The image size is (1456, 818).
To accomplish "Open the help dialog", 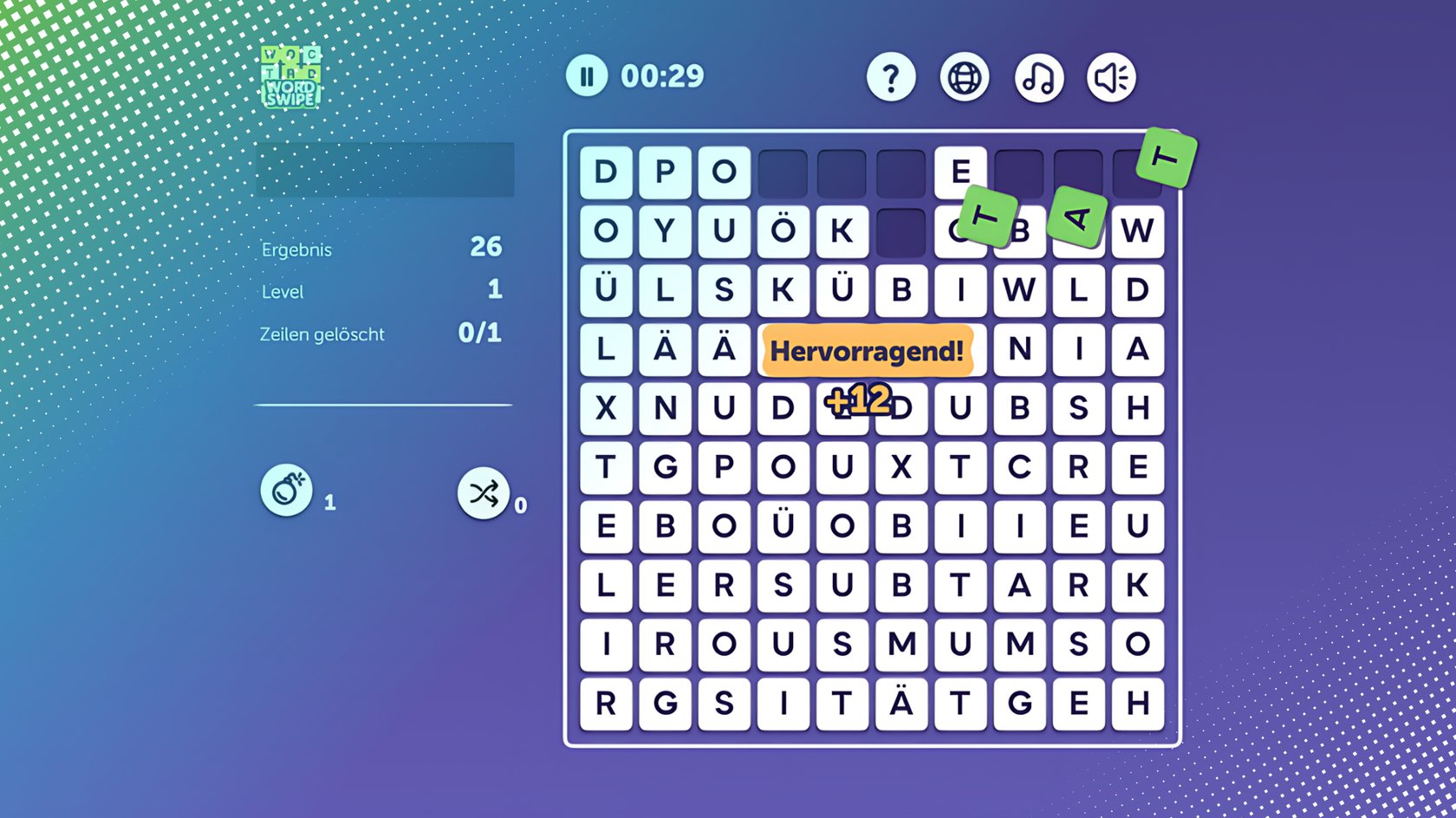I will click(x=891, y=76).
